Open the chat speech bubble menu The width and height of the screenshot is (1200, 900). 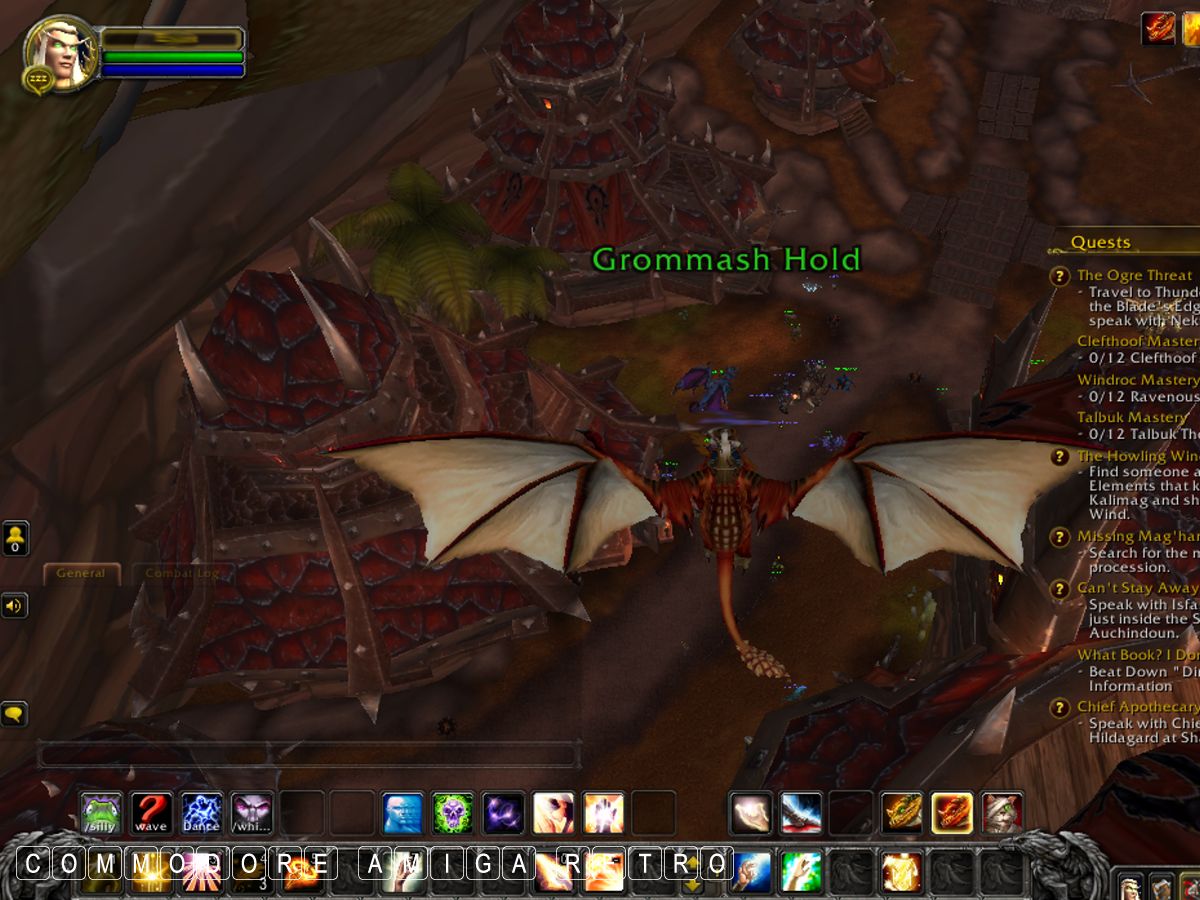(15, 714)
